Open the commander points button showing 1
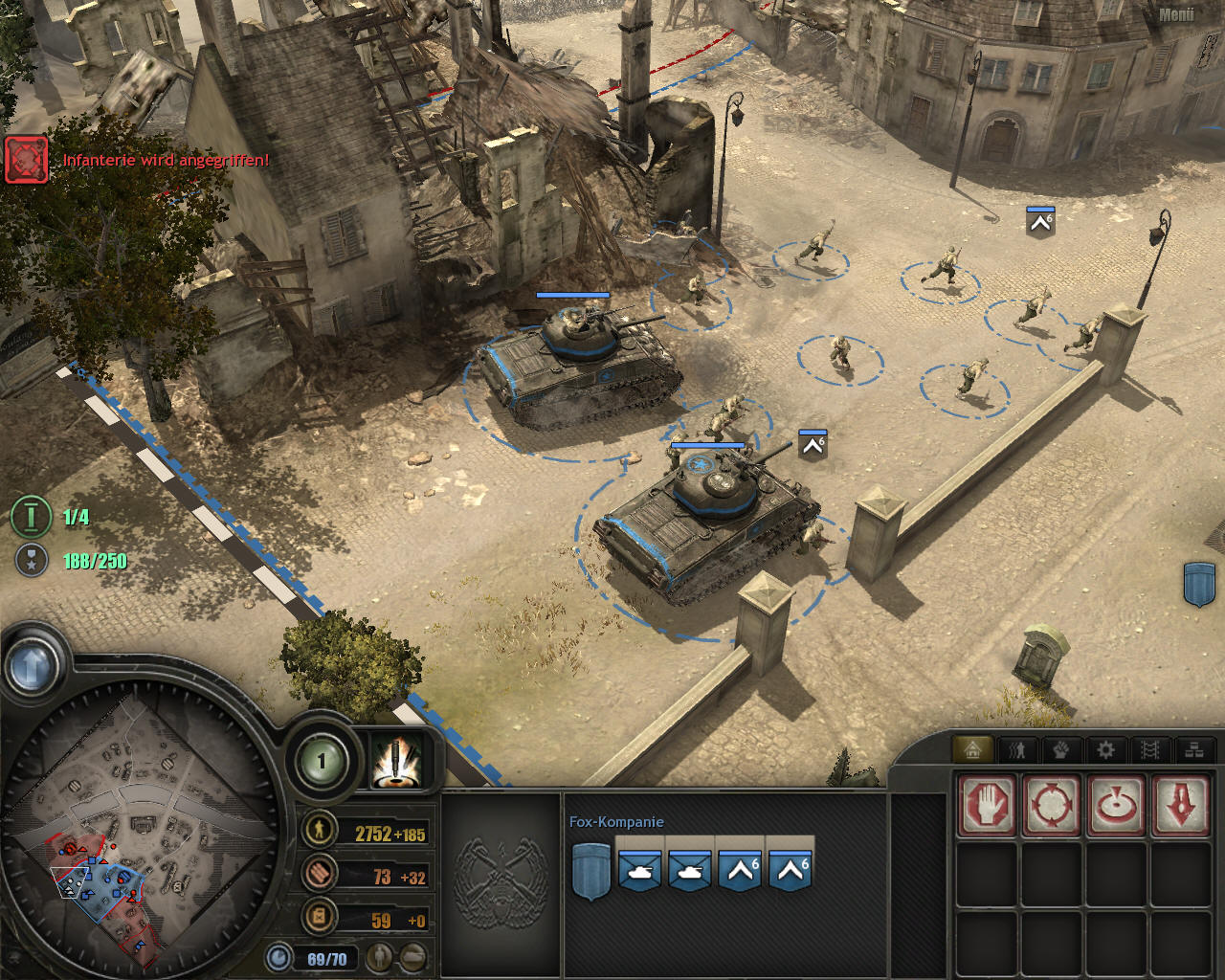 point(322,762)
